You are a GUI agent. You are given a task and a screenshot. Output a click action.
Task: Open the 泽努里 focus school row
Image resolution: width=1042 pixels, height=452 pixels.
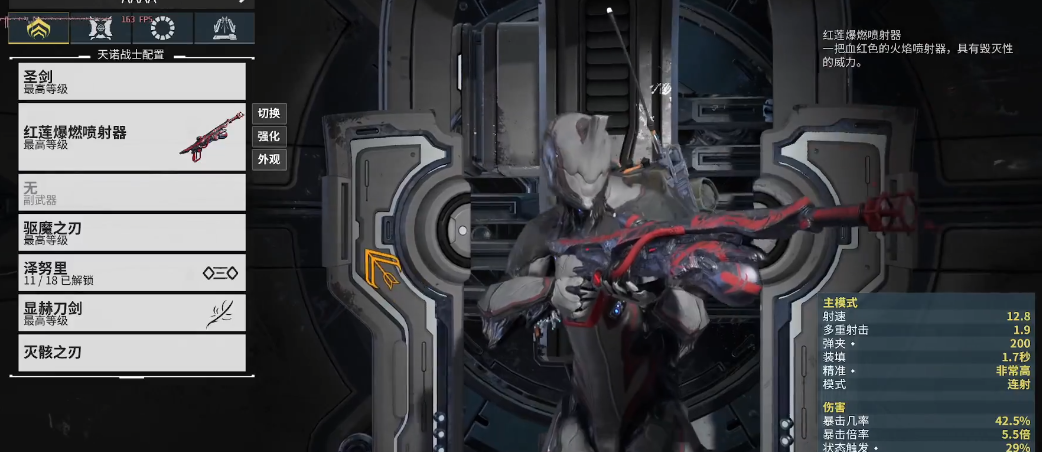131,273
